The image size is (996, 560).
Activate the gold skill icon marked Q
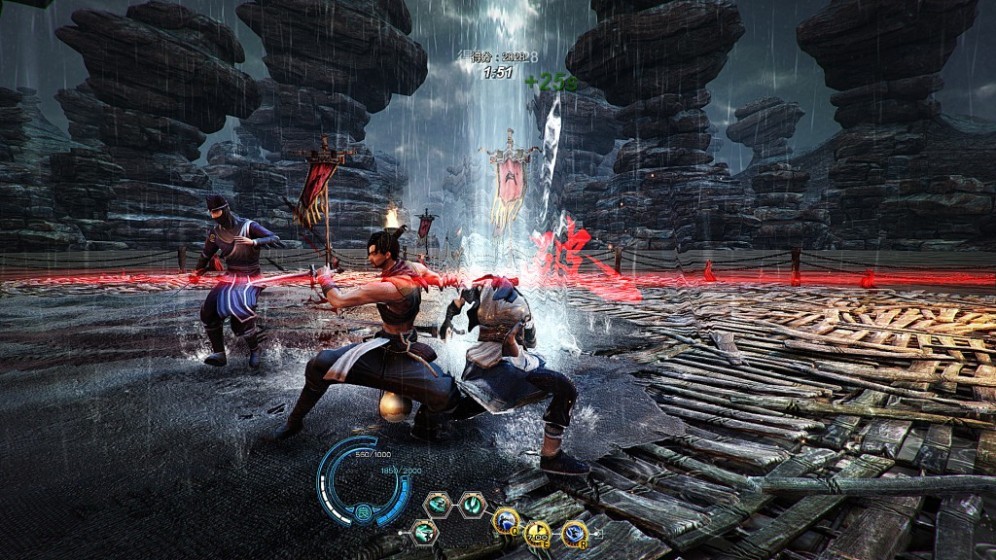(505, 521)
